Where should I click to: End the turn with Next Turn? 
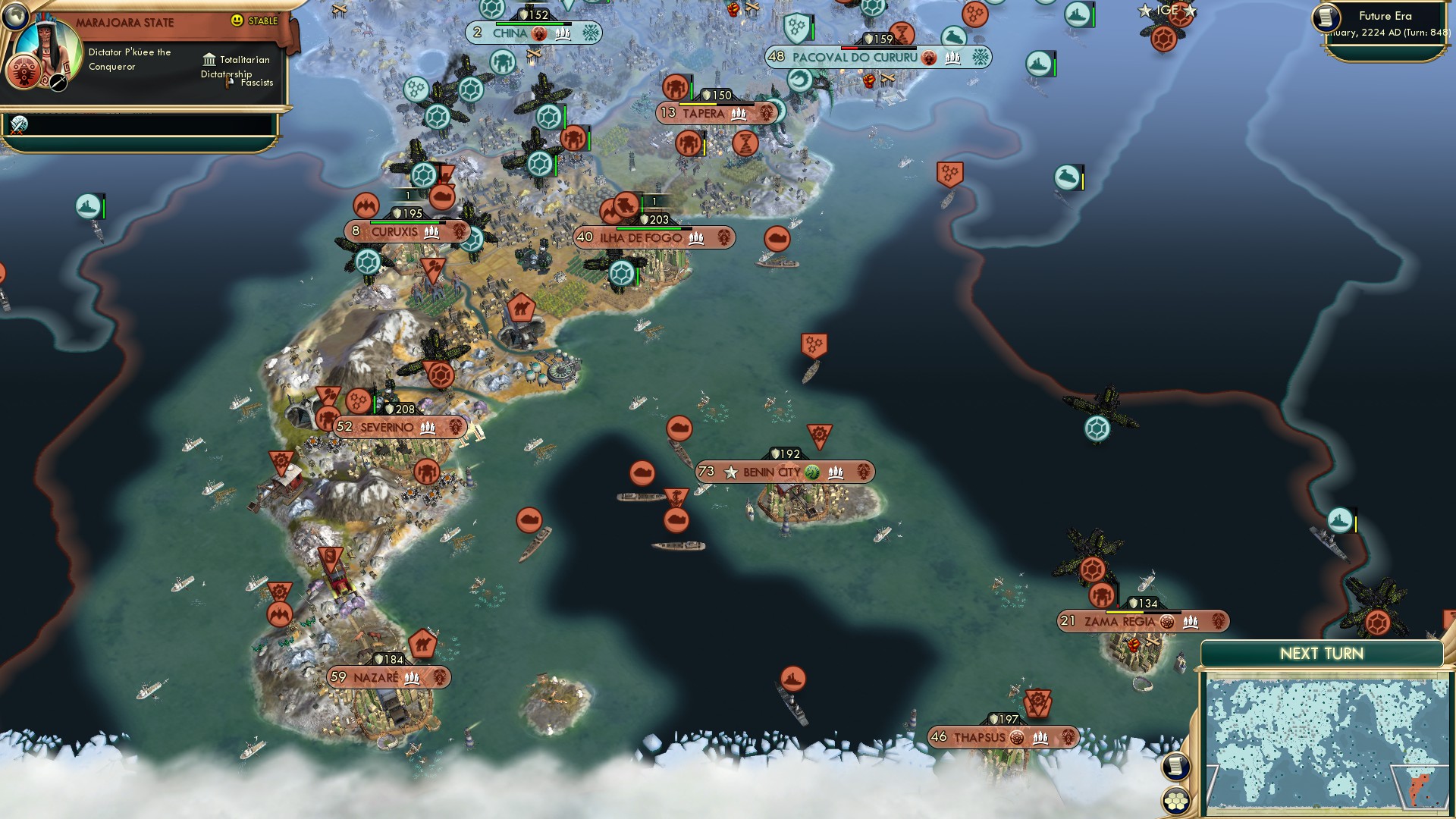pos(1321,654)
